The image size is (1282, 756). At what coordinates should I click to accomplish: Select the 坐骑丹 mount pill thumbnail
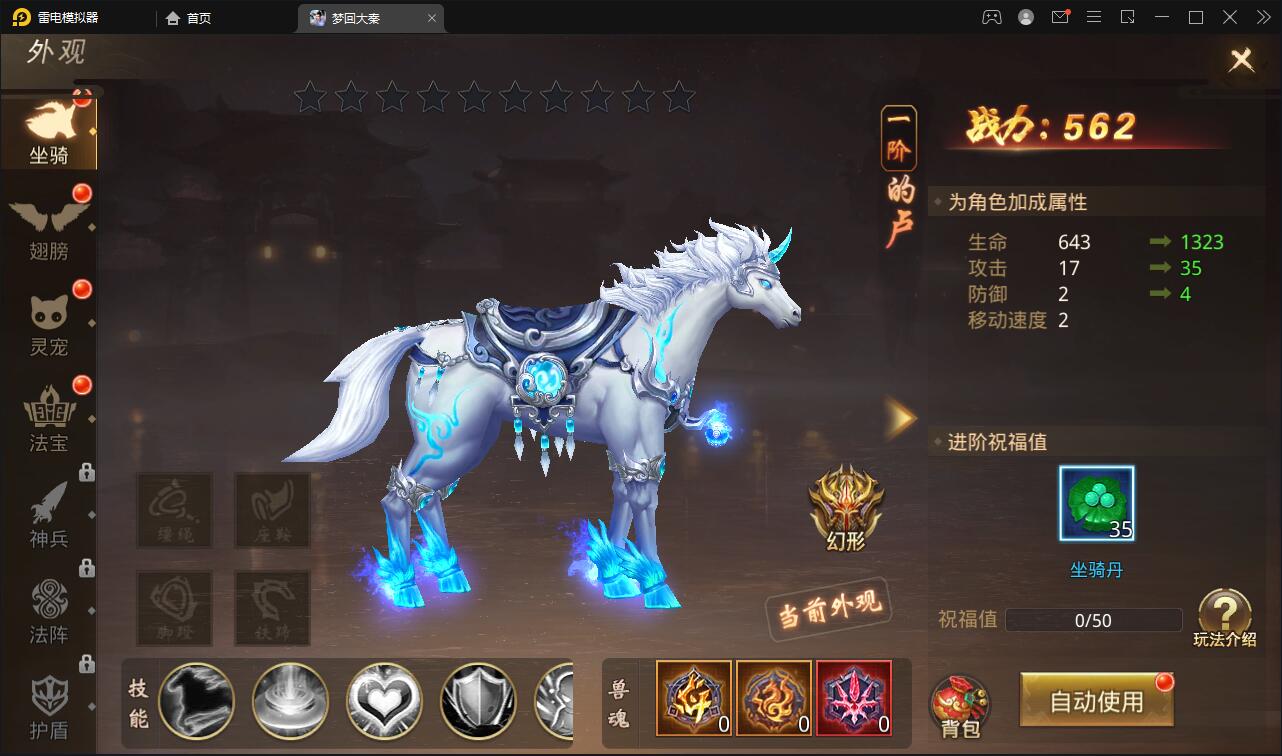tap(1095, 503)
